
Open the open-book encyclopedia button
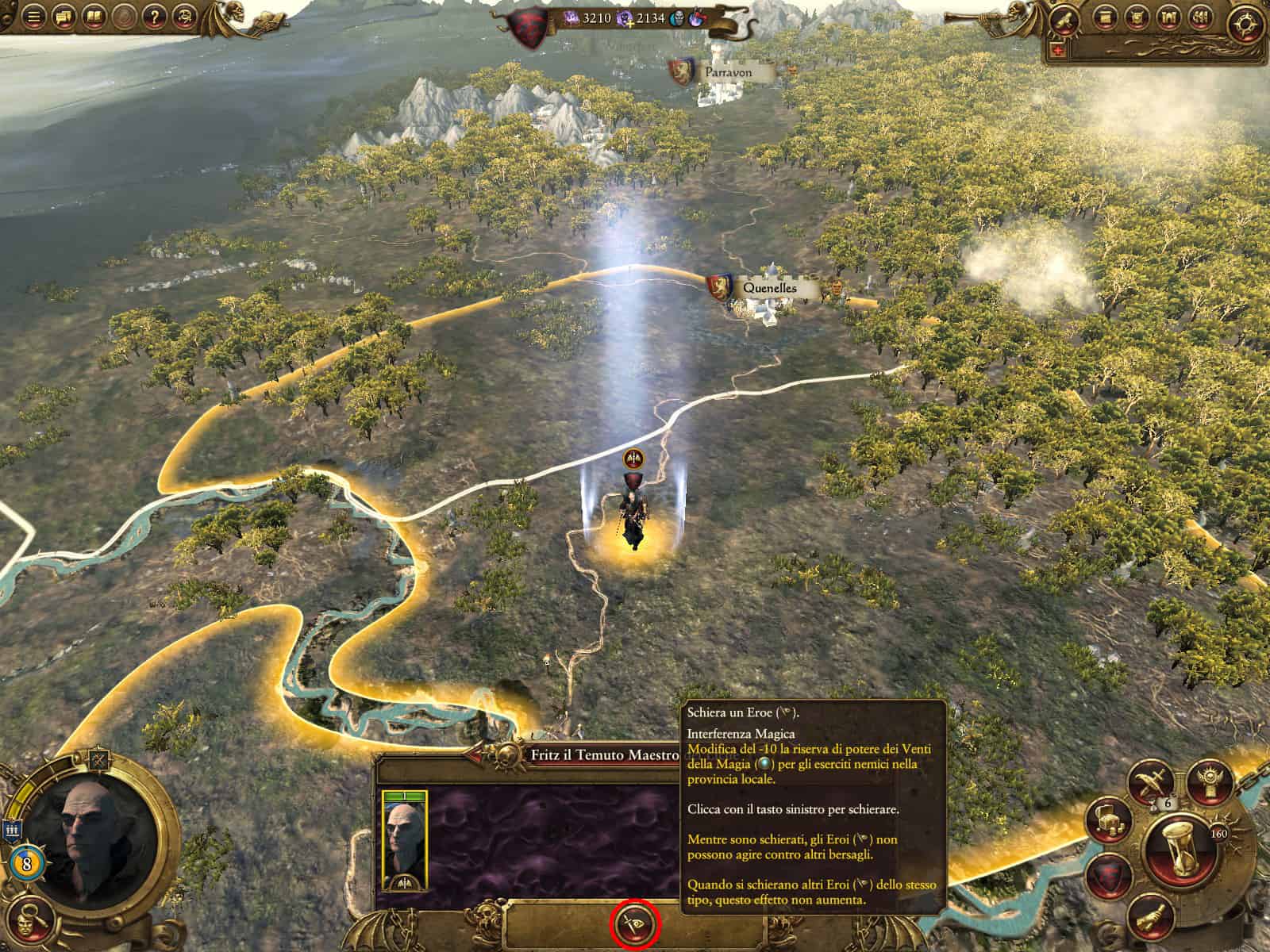point(94,16)
